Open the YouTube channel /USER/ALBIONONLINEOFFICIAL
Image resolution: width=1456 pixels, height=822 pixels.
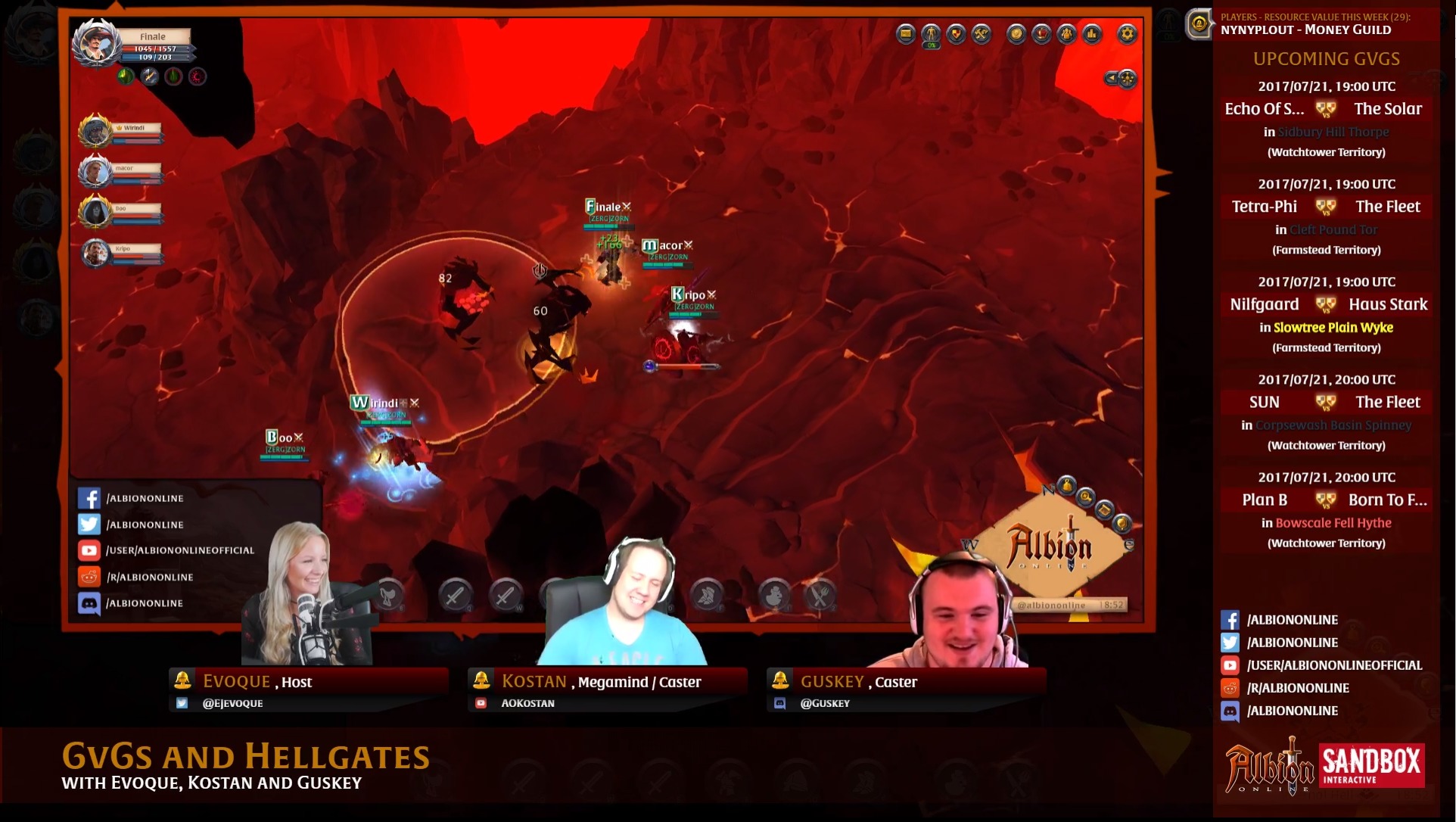click(170, 550)
